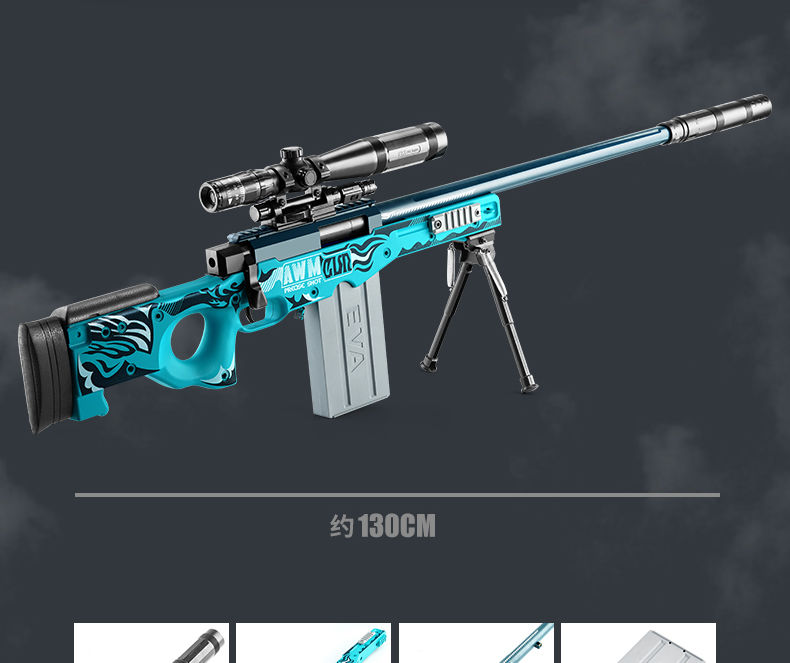Image resolution: width=790 pixels, height=663 pixels.
Task: Select the blue receiver detail thumbnail
Action: click(313, 643)
